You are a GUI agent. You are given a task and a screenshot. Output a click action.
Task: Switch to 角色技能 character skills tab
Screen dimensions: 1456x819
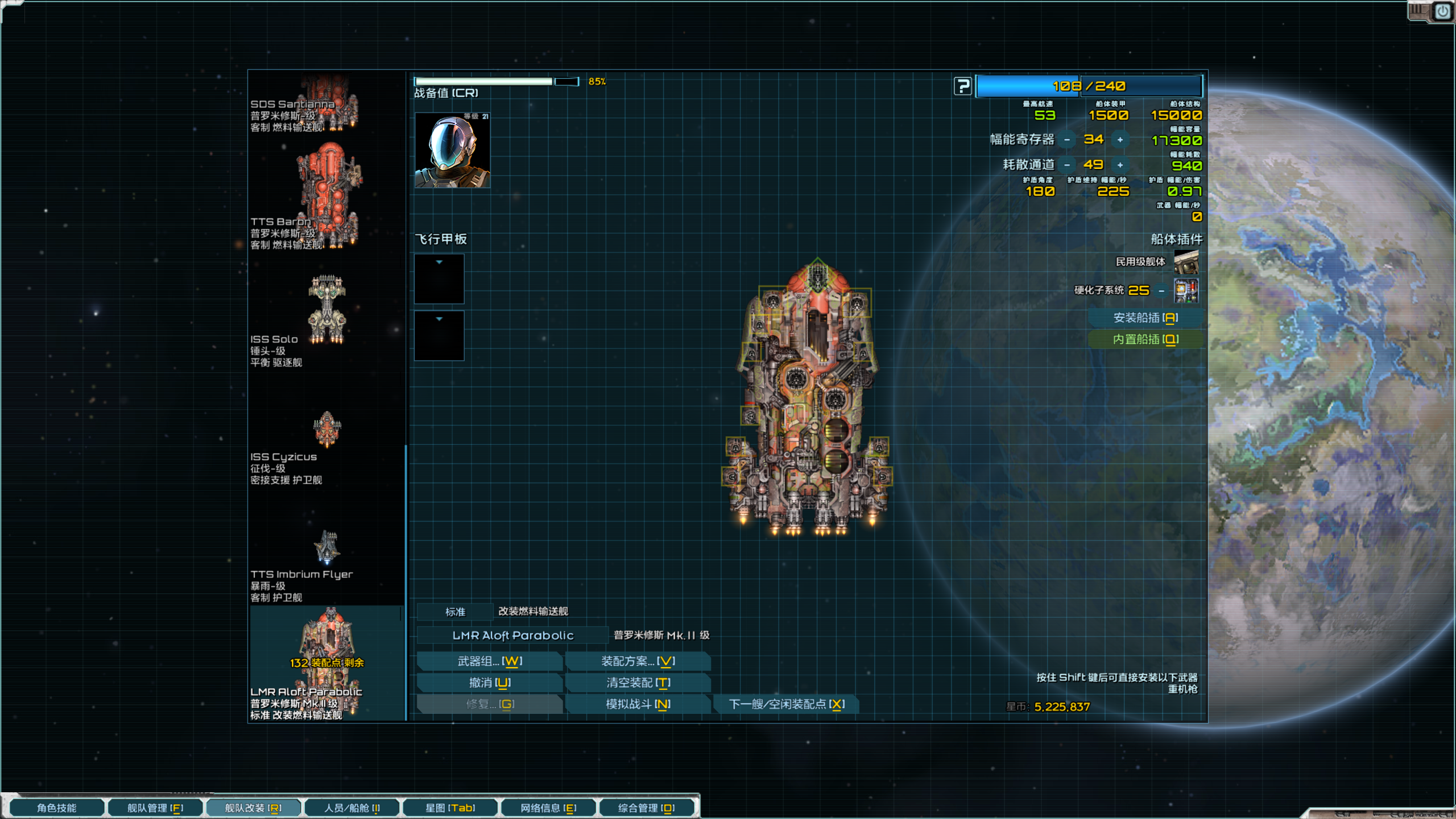57,808
